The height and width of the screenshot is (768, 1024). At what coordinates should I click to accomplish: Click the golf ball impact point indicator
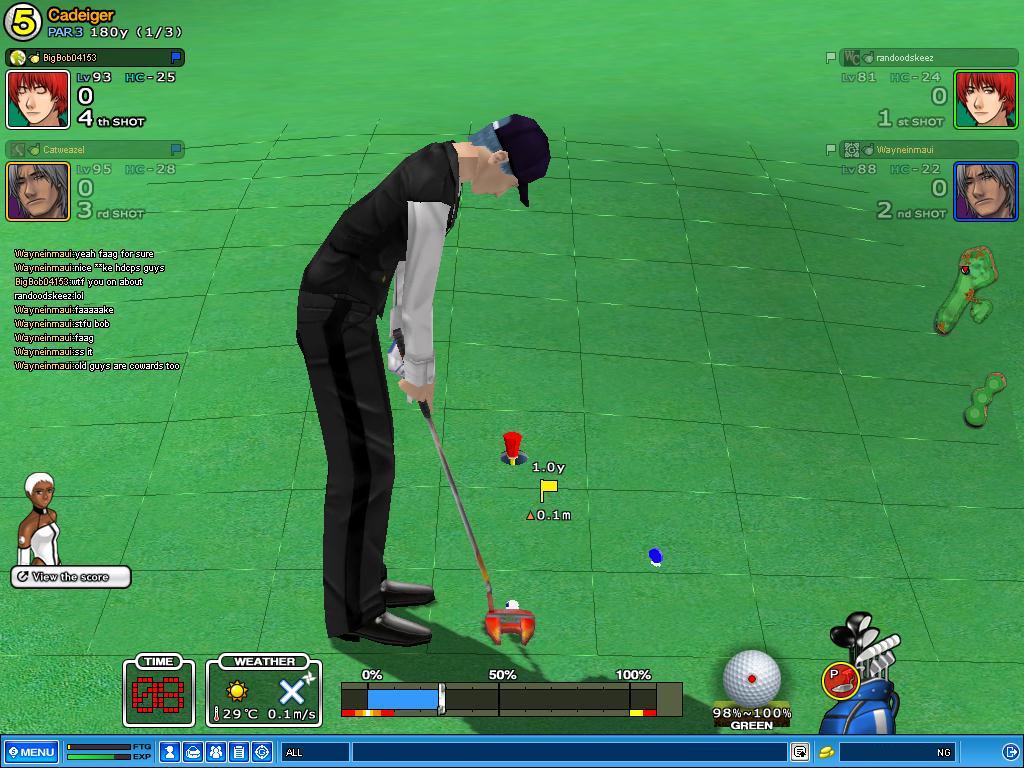click(751, 677)
